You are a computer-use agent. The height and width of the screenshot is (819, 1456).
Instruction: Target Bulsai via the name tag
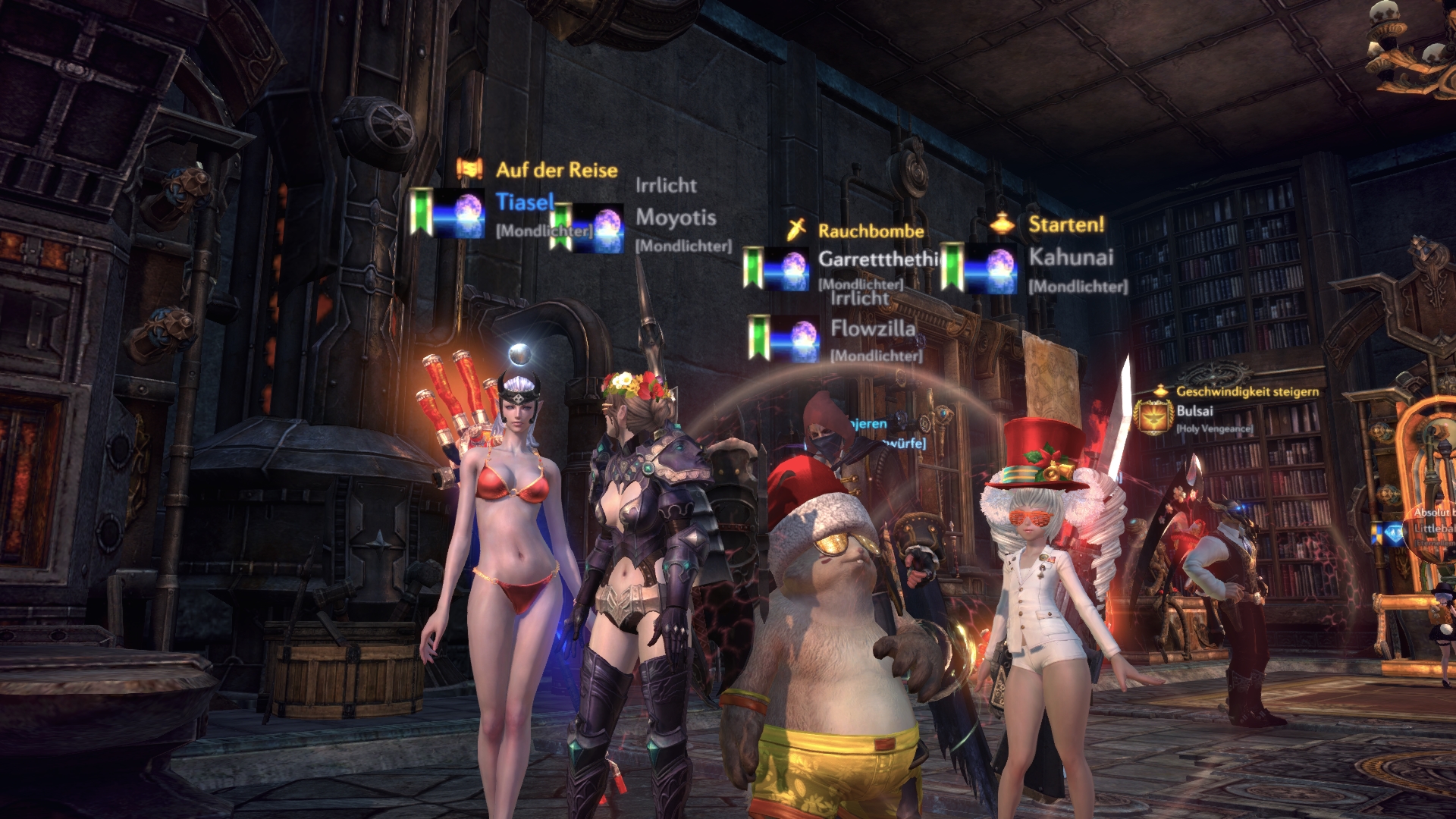pos(1194,411)
